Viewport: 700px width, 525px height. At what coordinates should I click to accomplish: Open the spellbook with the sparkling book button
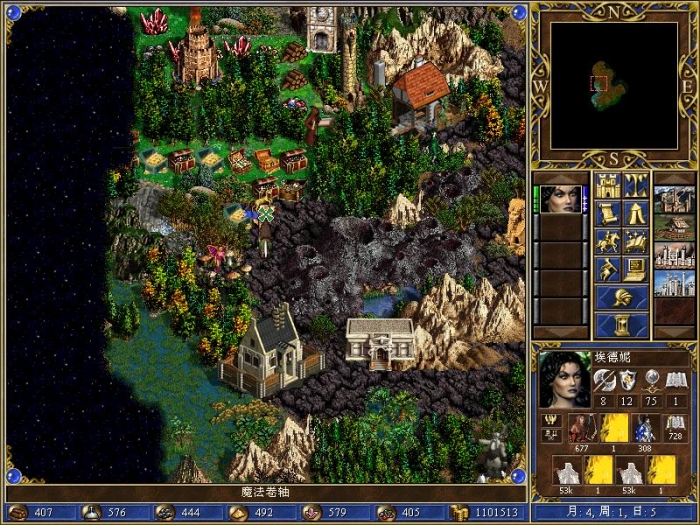tap(636, 241)
